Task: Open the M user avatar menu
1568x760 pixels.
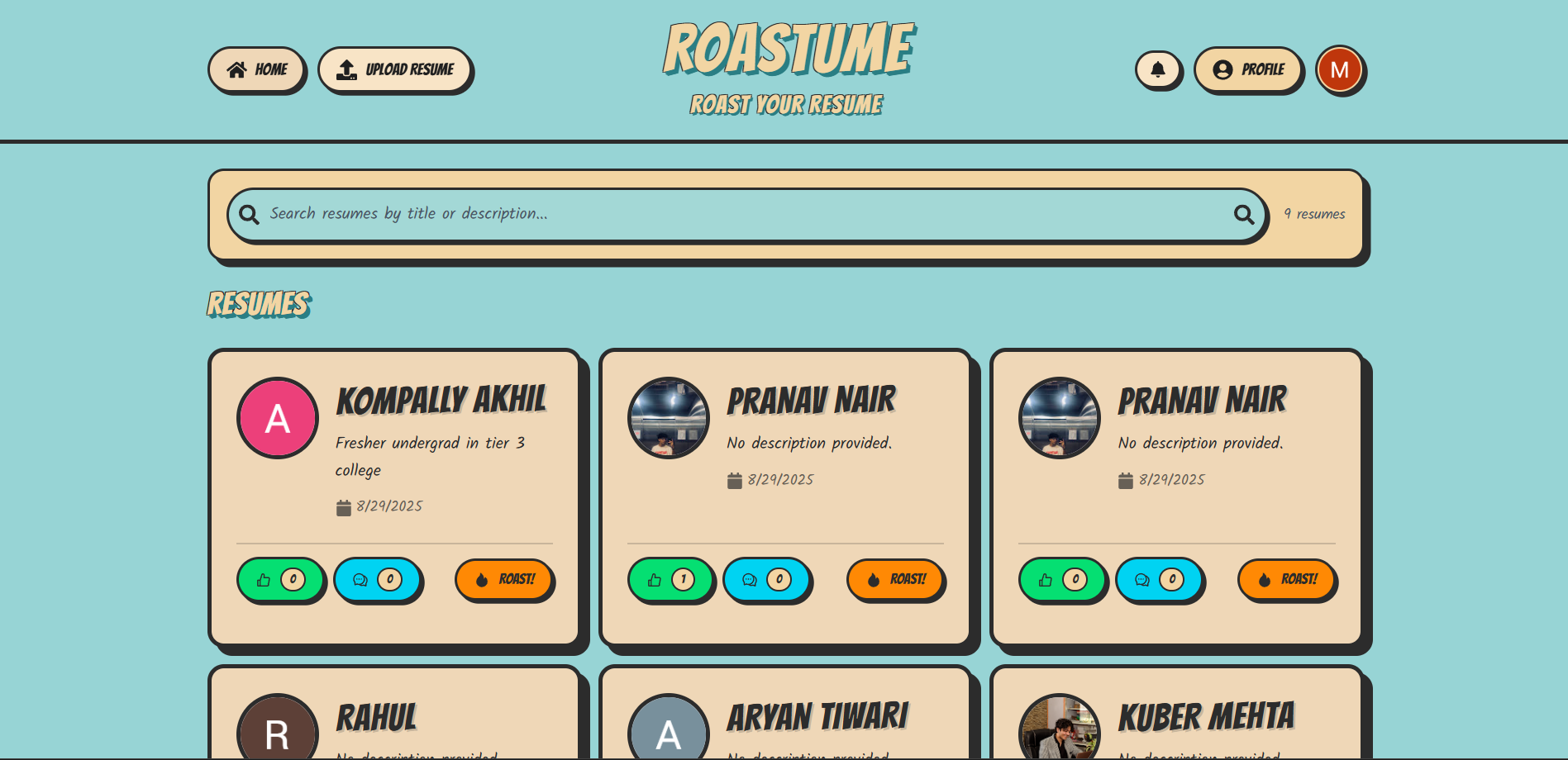Action: 1340,70
